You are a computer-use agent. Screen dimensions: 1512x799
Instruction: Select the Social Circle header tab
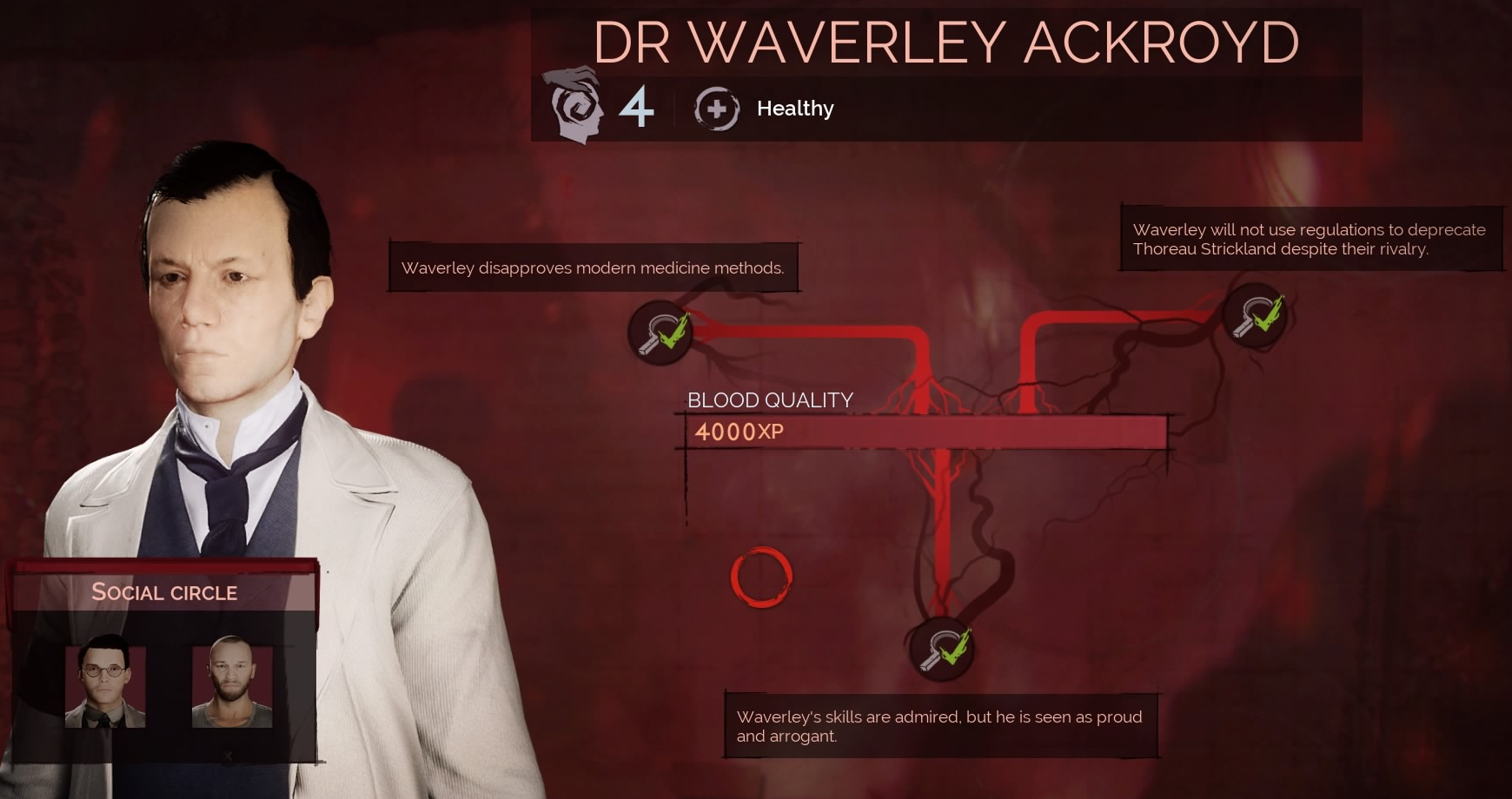coord(163,593)
